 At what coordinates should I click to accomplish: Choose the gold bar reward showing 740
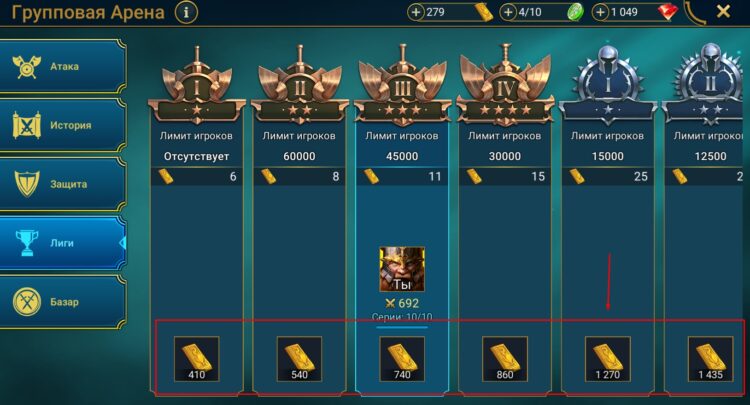tap(402, 359)
